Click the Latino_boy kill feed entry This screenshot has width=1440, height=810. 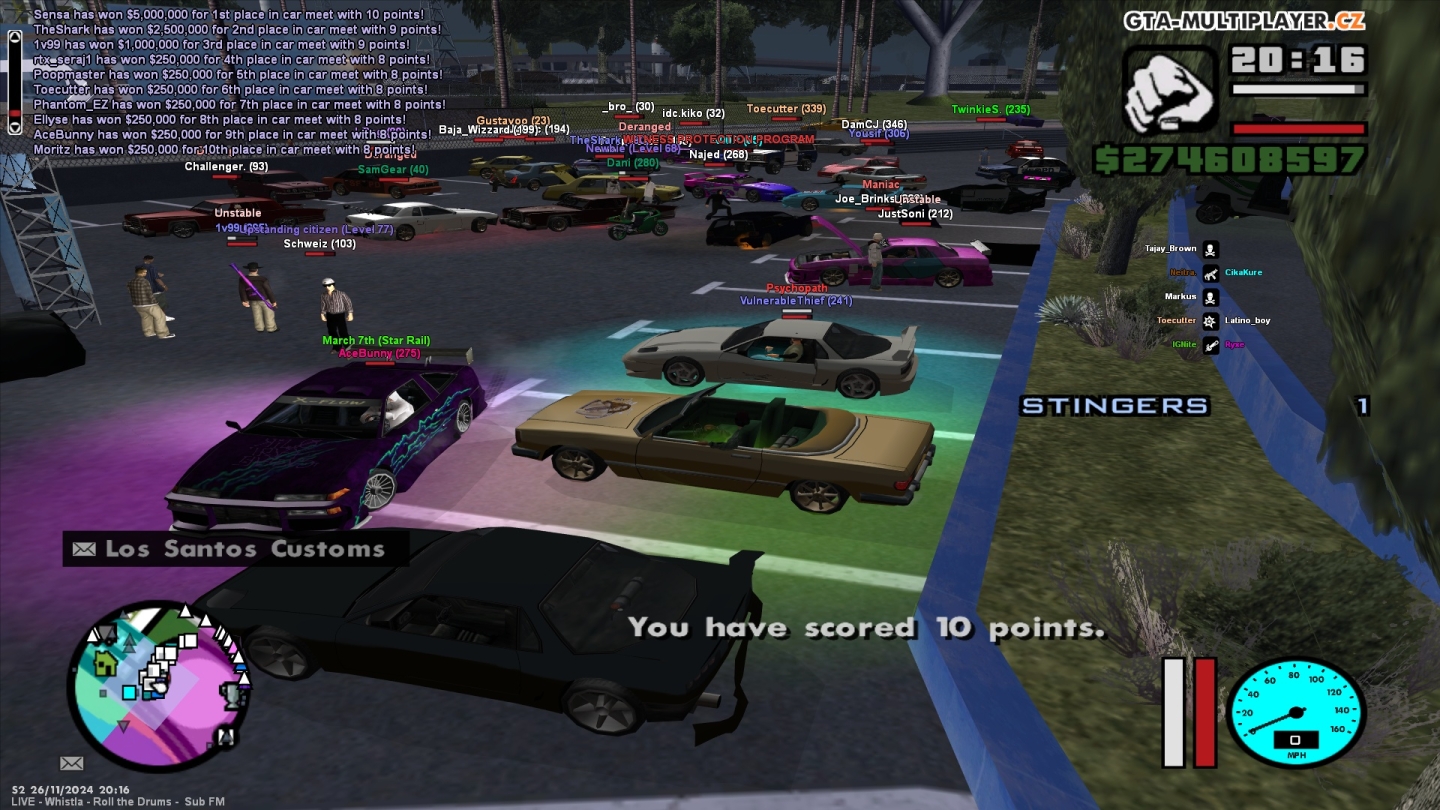1247,320
